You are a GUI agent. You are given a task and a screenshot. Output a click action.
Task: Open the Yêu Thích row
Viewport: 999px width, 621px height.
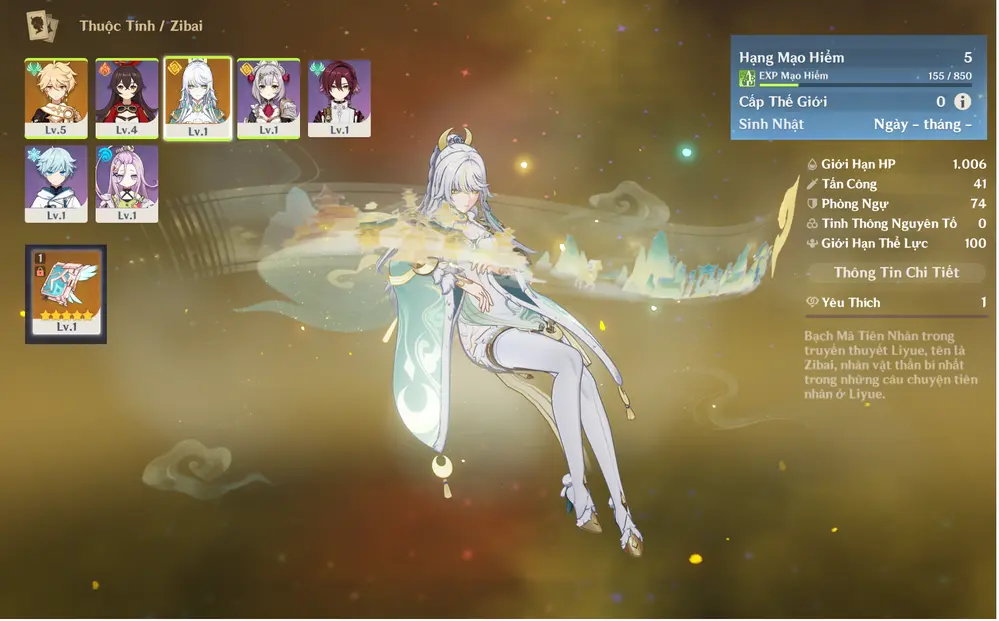click(x=896, y=302)
